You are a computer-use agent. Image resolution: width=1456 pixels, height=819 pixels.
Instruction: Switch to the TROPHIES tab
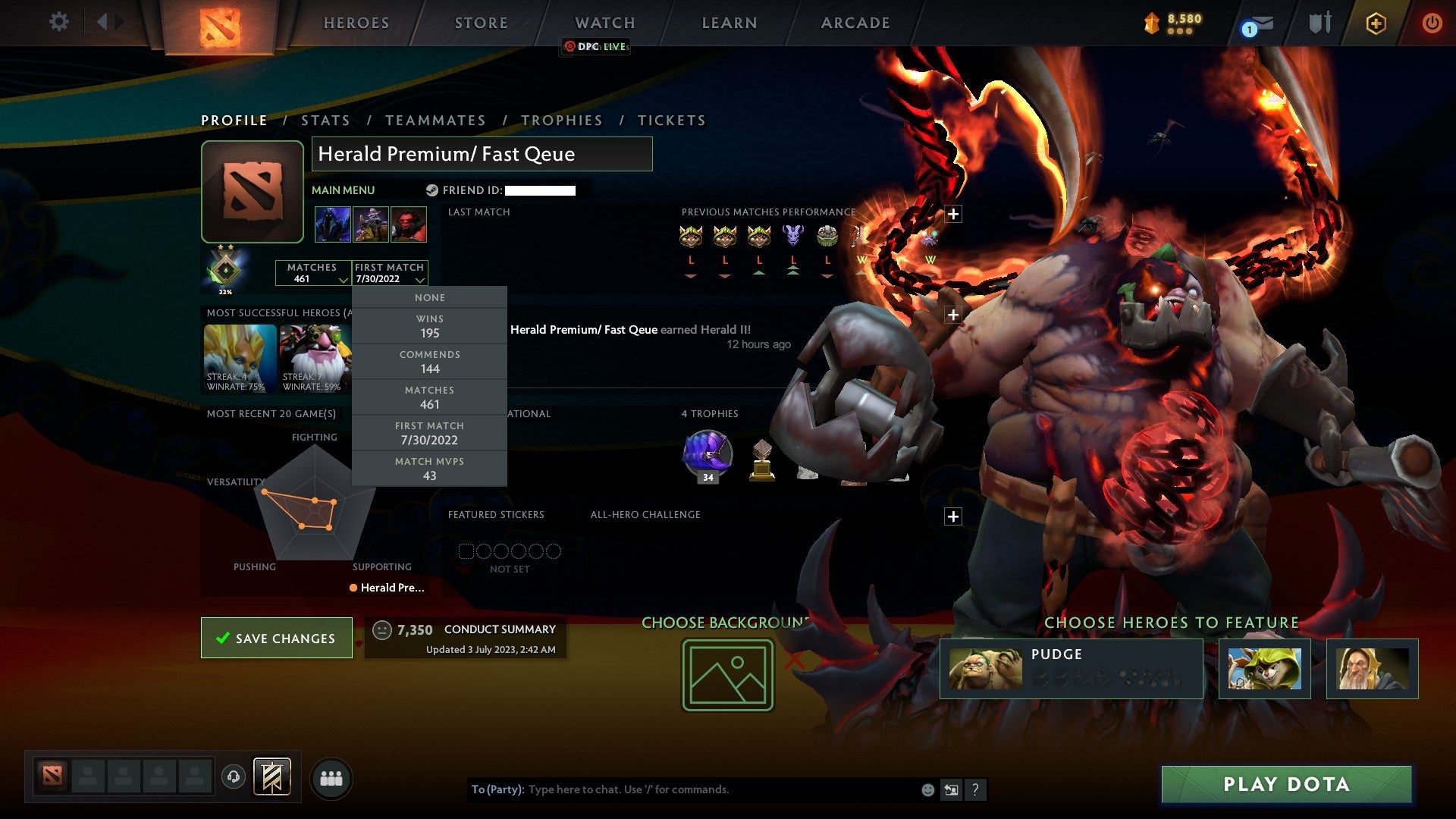click(x=561, y=120)
